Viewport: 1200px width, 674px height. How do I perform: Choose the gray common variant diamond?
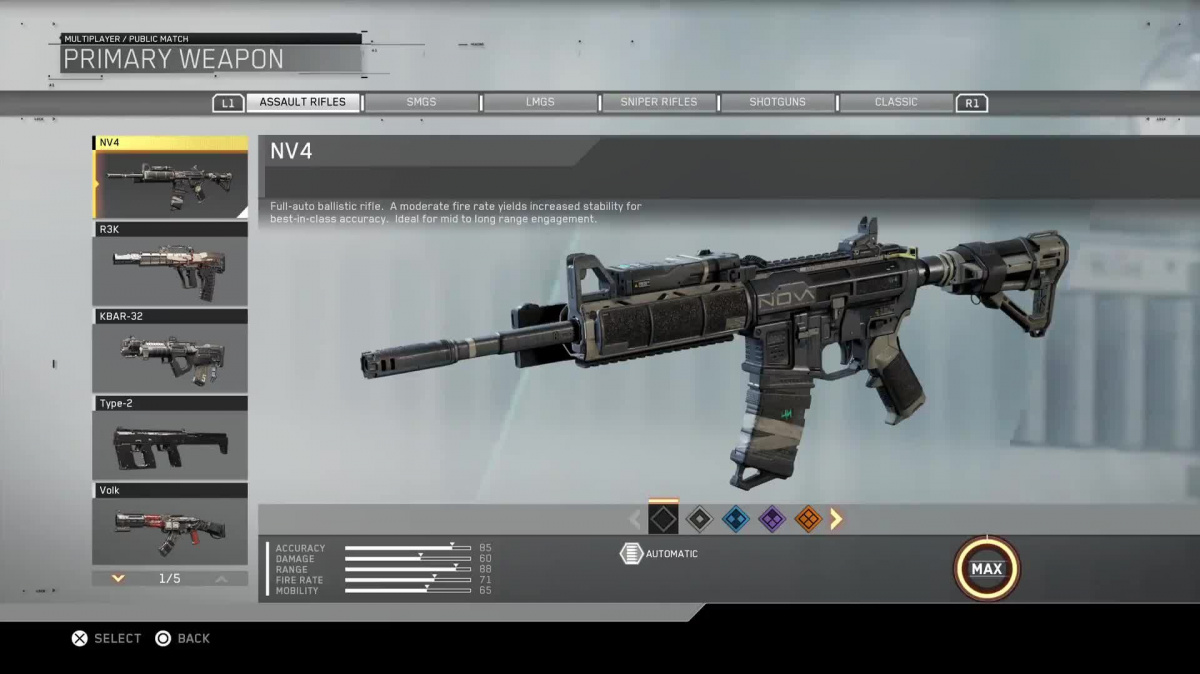(699, 519)
